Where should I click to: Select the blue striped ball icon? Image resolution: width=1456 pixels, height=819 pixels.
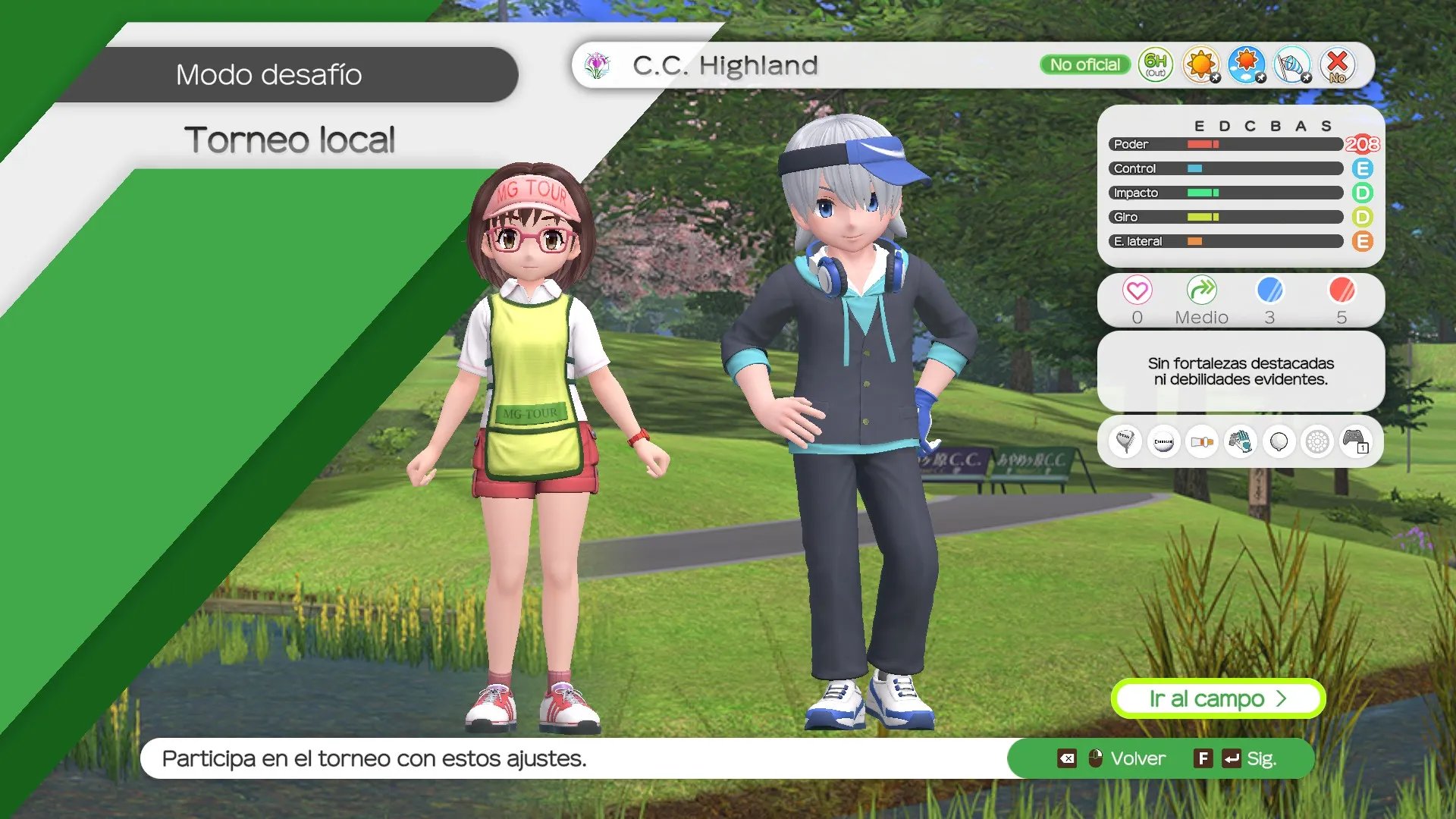tap(1269, 290)
